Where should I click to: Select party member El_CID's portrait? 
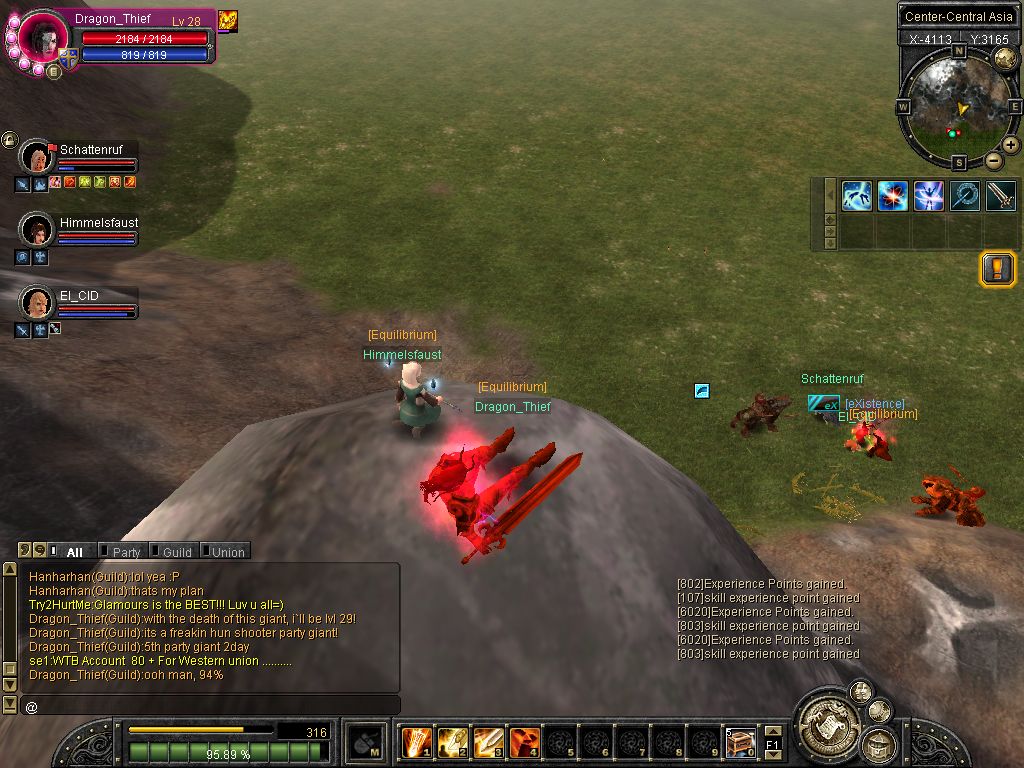pos(37,302)
